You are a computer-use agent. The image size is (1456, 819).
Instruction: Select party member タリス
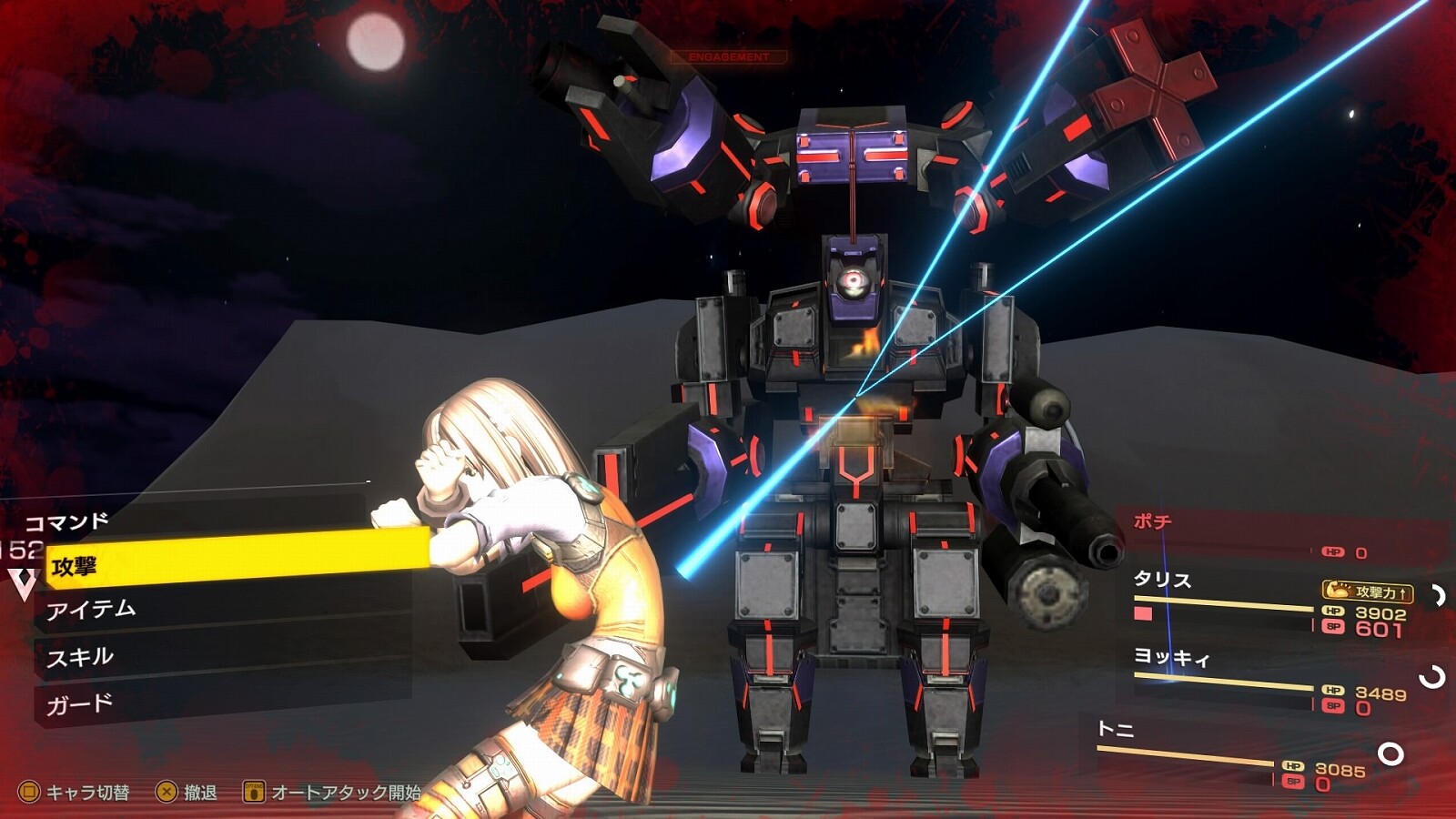point(1162,580)
